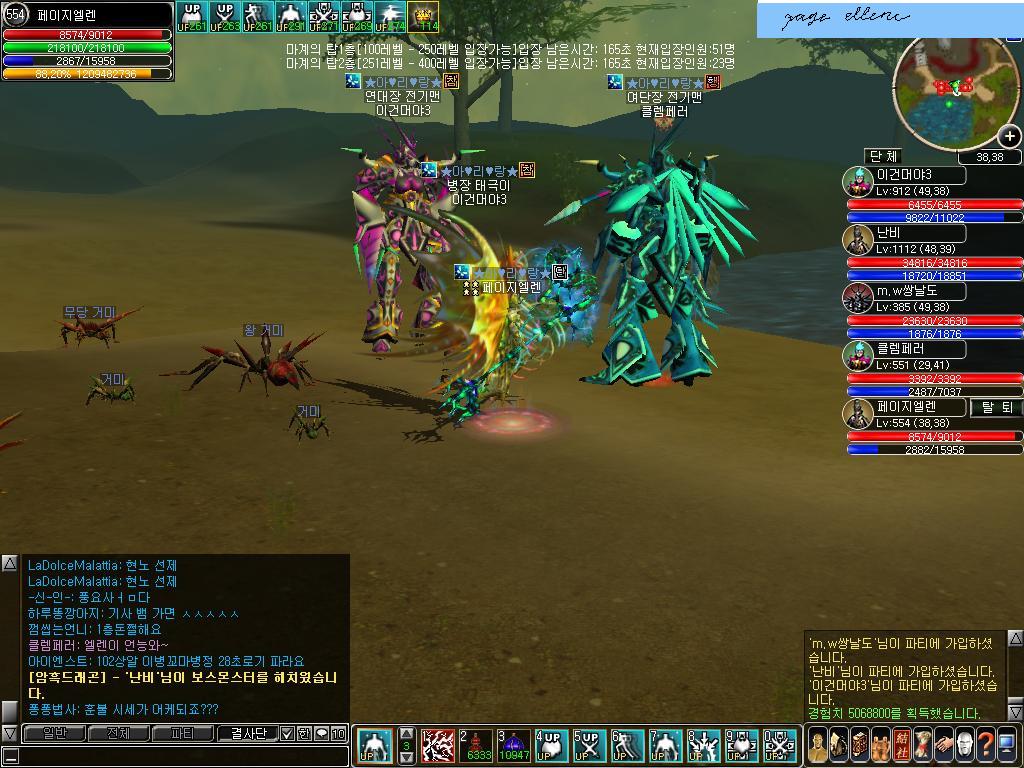Select the 결사단 chat tab
Viewport: 1024px width, 768px height.
point(246,733)
